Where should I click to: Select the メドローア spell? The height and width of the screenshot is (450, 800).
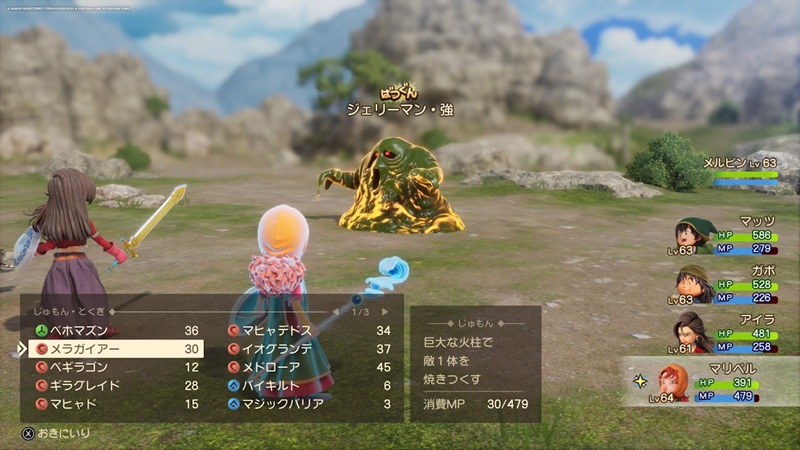(309, 367)
